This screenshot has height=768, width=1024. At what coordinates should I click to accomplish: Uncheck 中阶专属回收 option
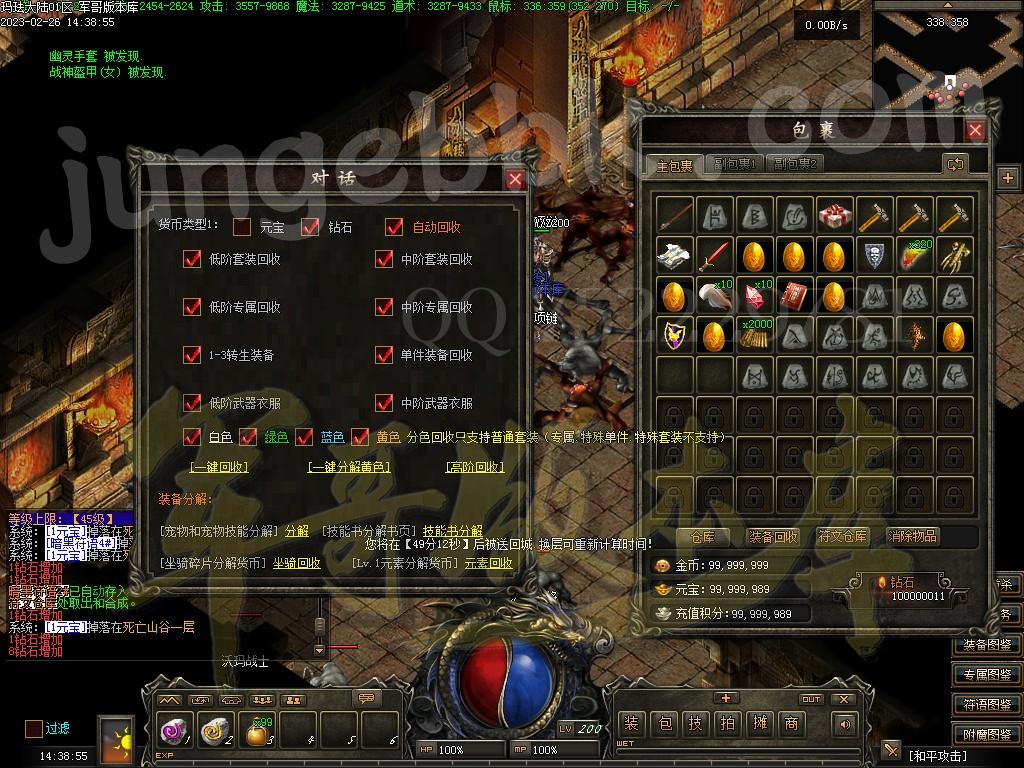coord(384,307)
